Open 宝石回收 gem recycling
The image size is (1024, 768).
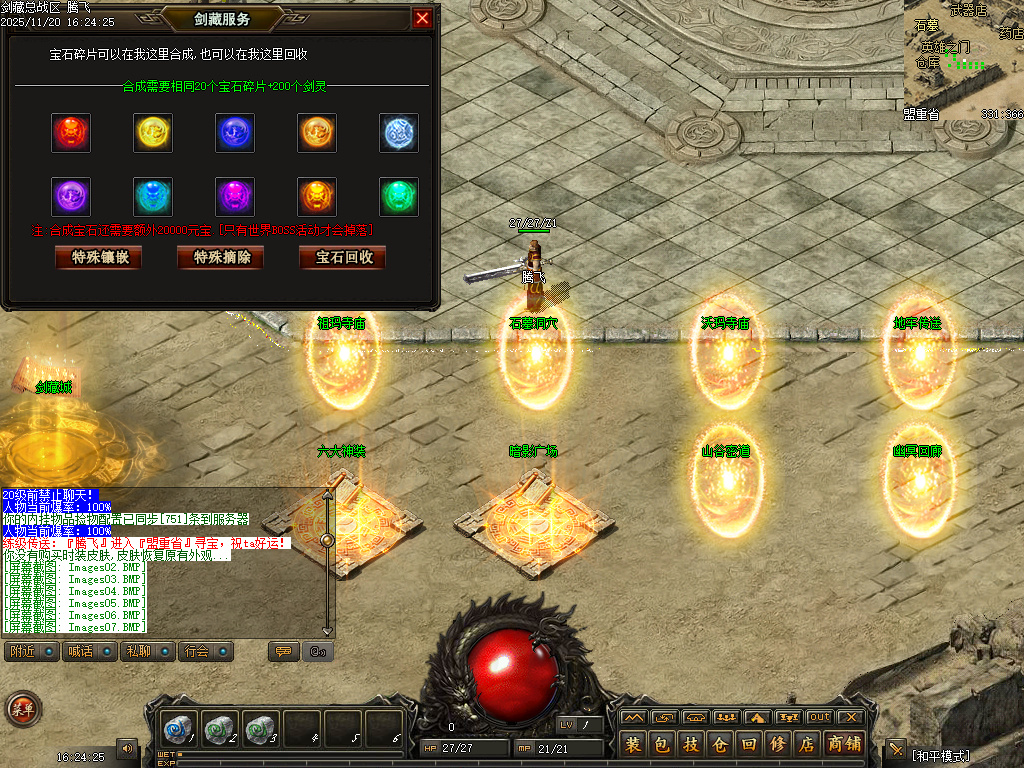pyautogui.click(x=343, y=257)
